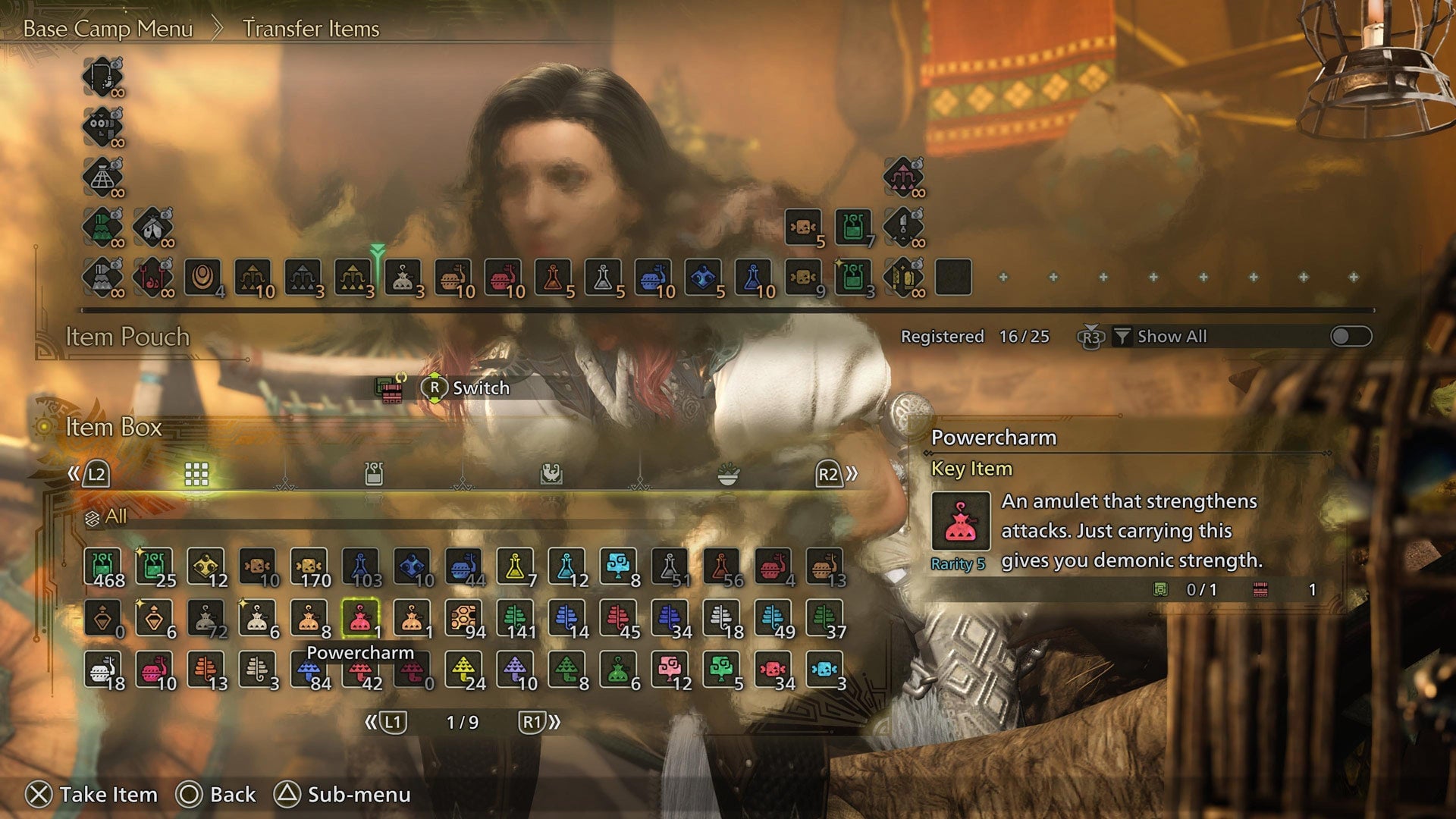Click the green cursor-marked slot in the Item Pouch
This screenshot has width=1456, height=819.
click(377, 276)
